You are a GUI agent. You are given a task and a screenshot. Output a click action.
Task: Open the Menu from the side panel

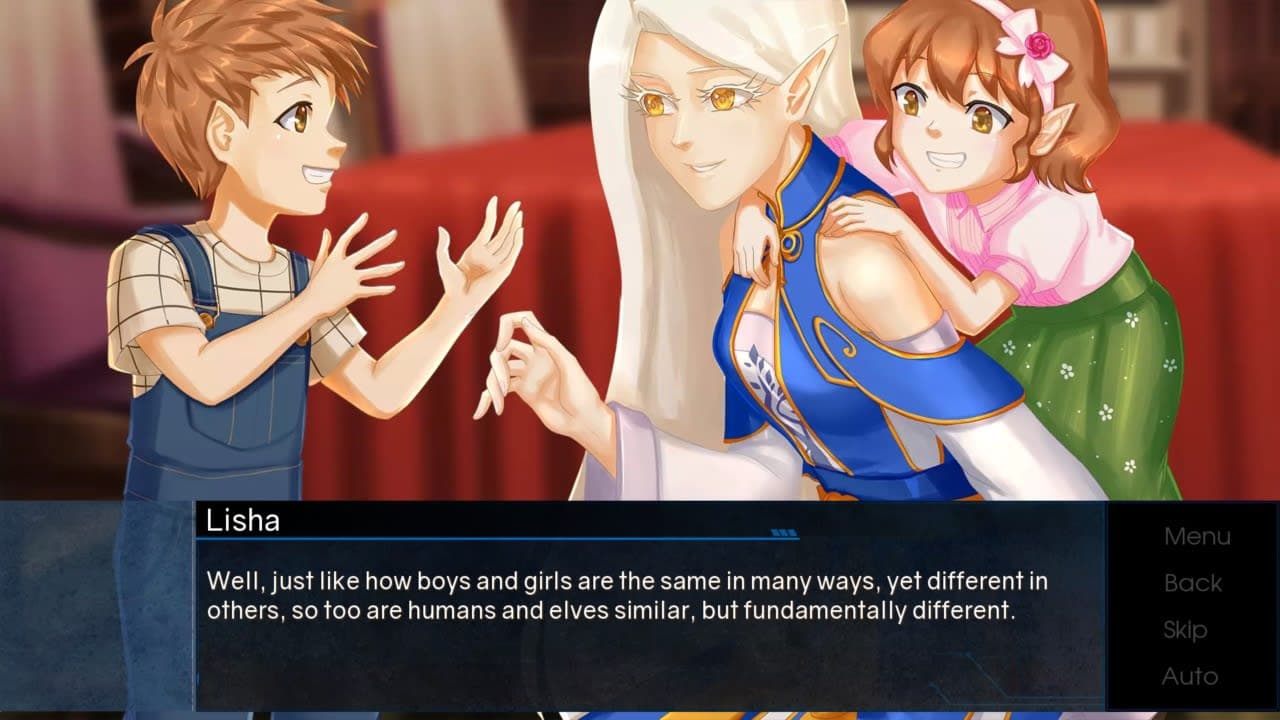click(1196, 537)
